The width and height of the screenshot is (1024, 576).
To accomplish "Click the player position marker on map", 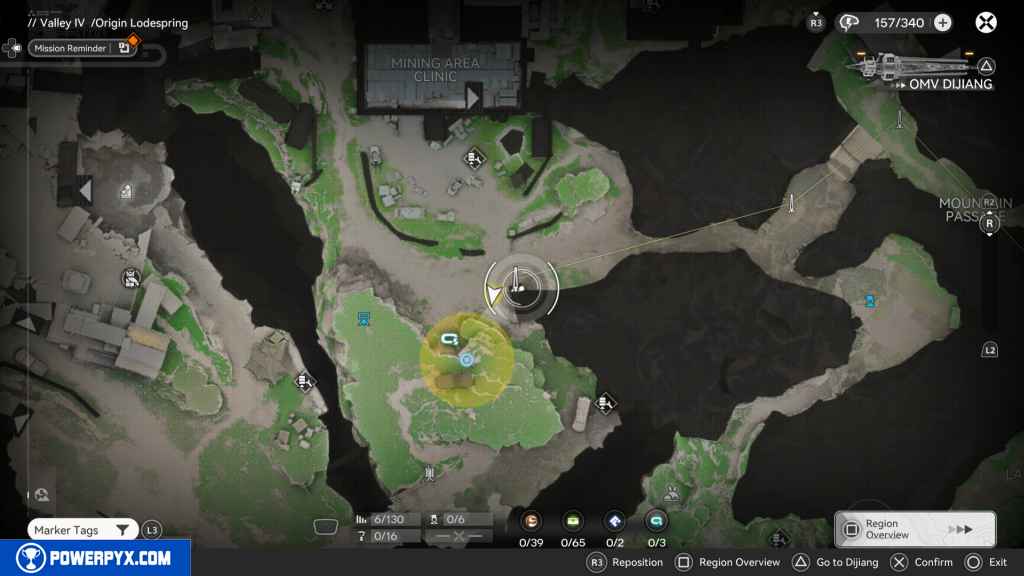I will 494,294.
